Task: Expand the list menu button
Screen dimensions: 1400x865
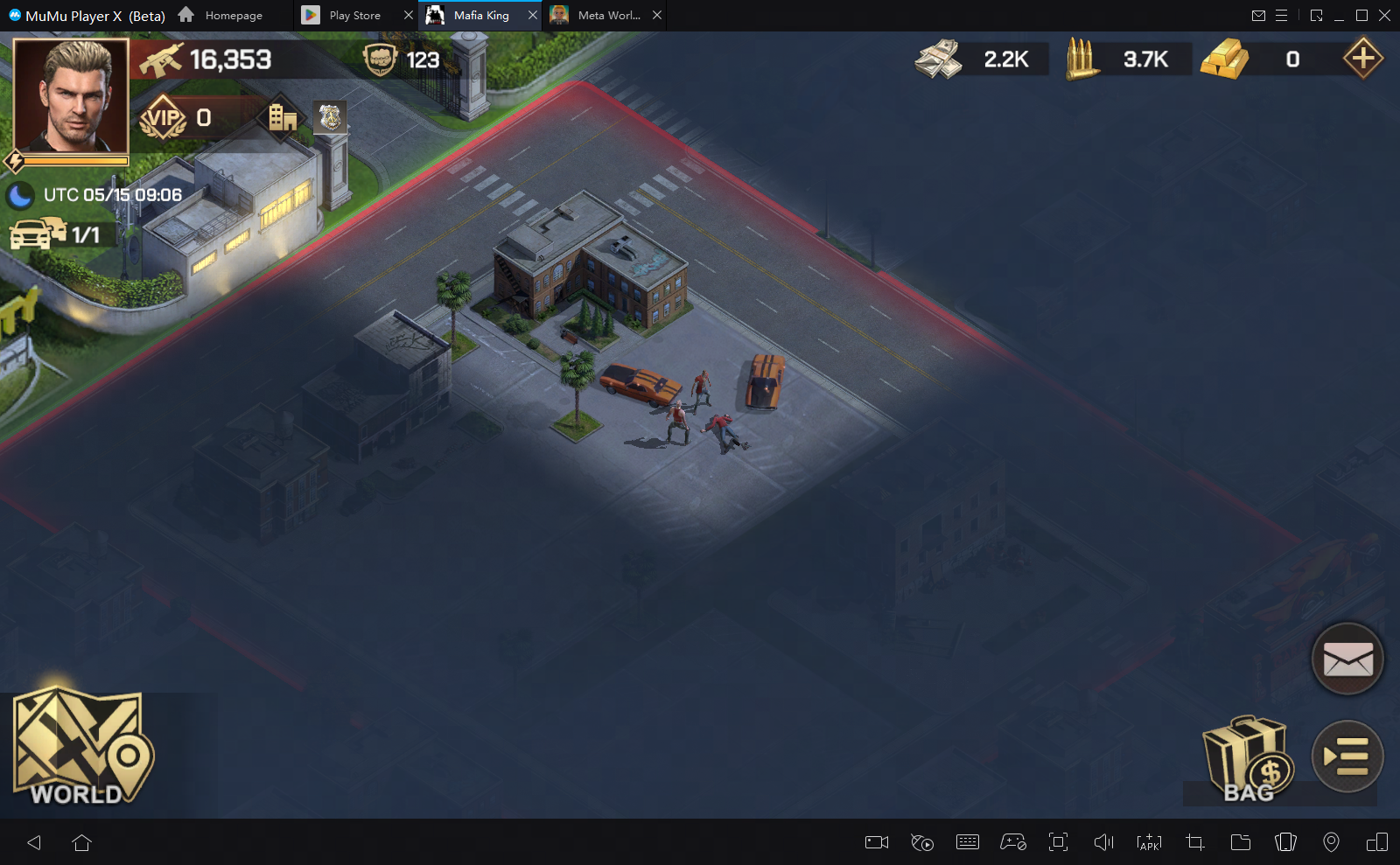Action: pyautogui.click(x=1347, y=757)
